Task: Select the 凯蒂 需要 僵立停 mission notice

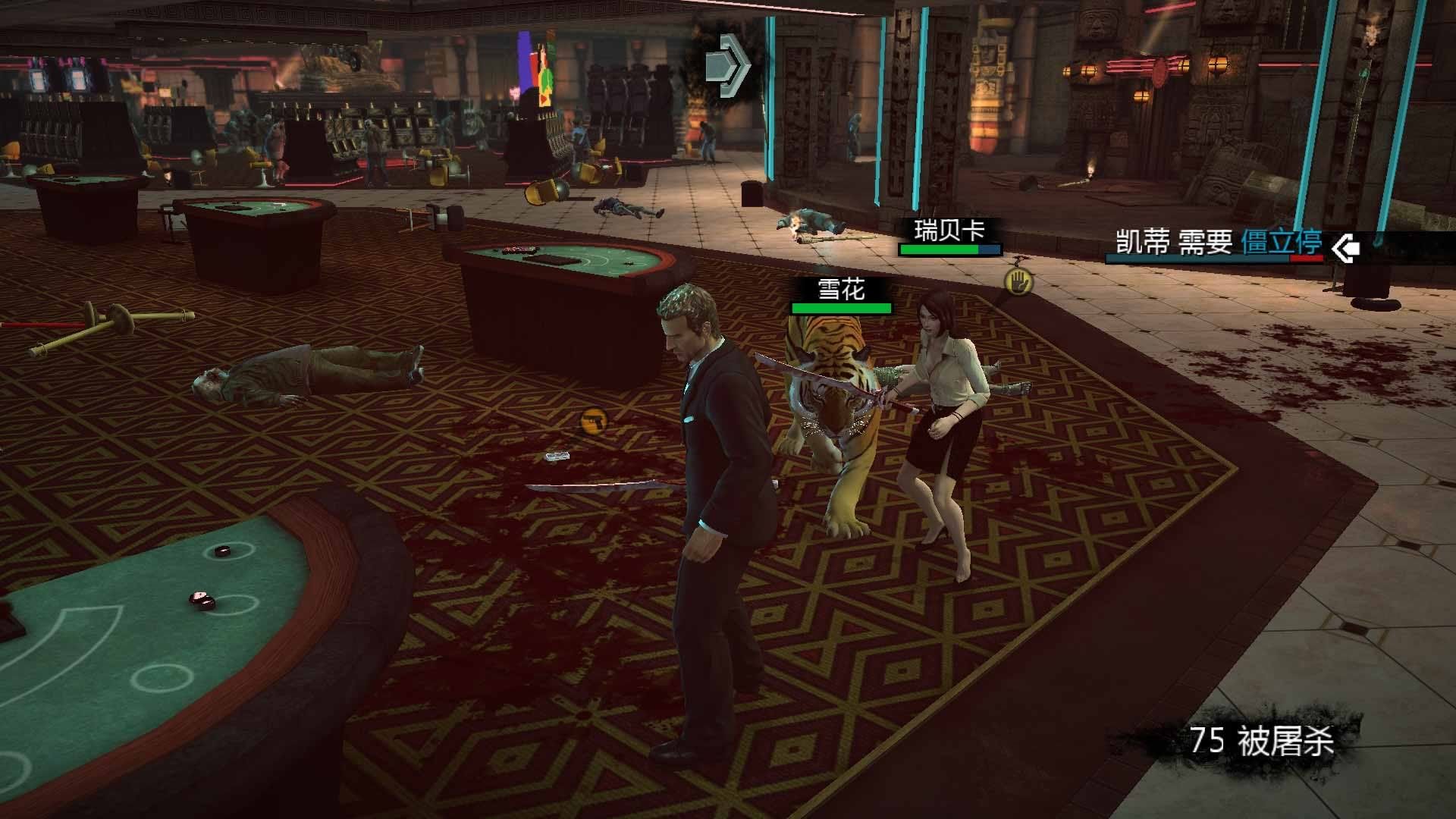Action: pyautogui.click(x=1218, y=243)
